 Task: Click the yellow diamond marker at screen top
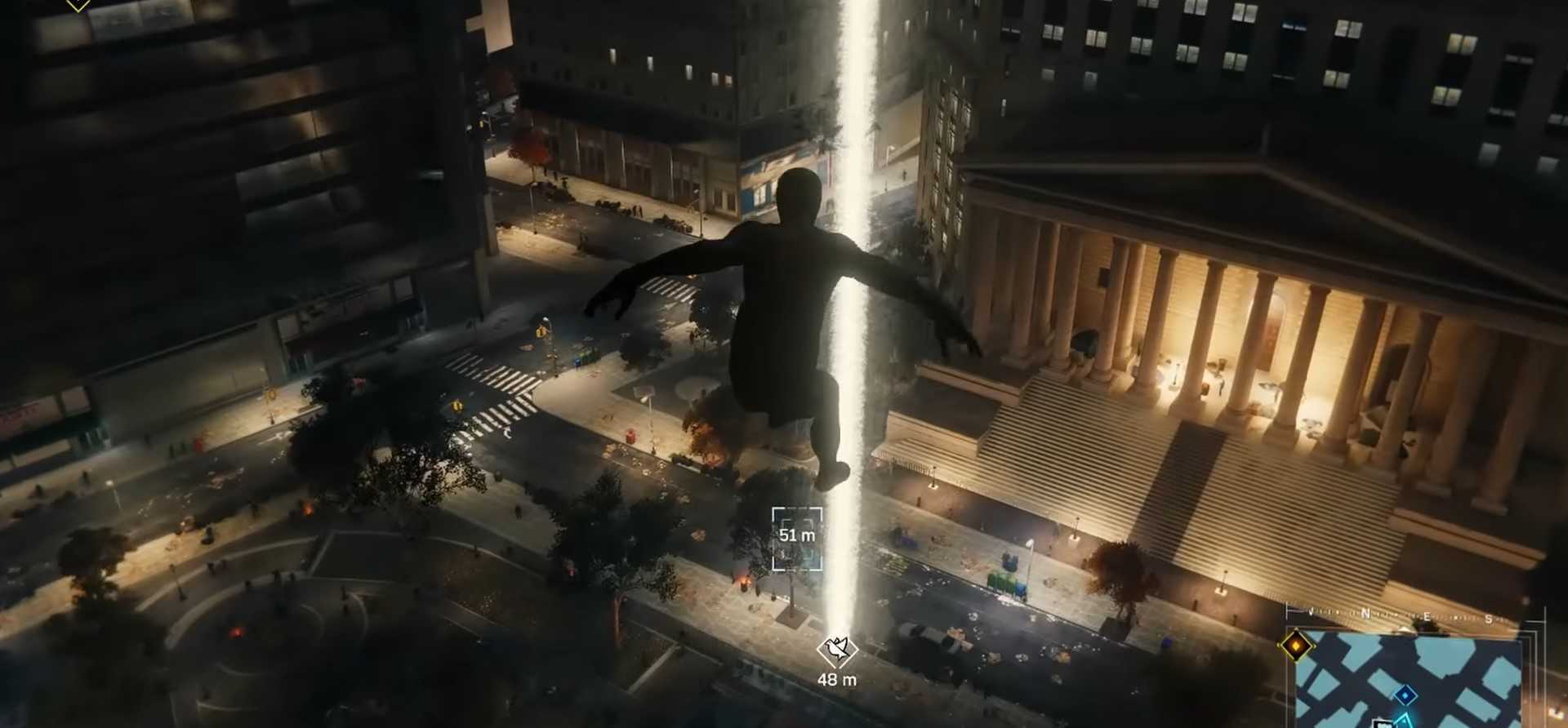pyautogui.click(x=78, y=4)
